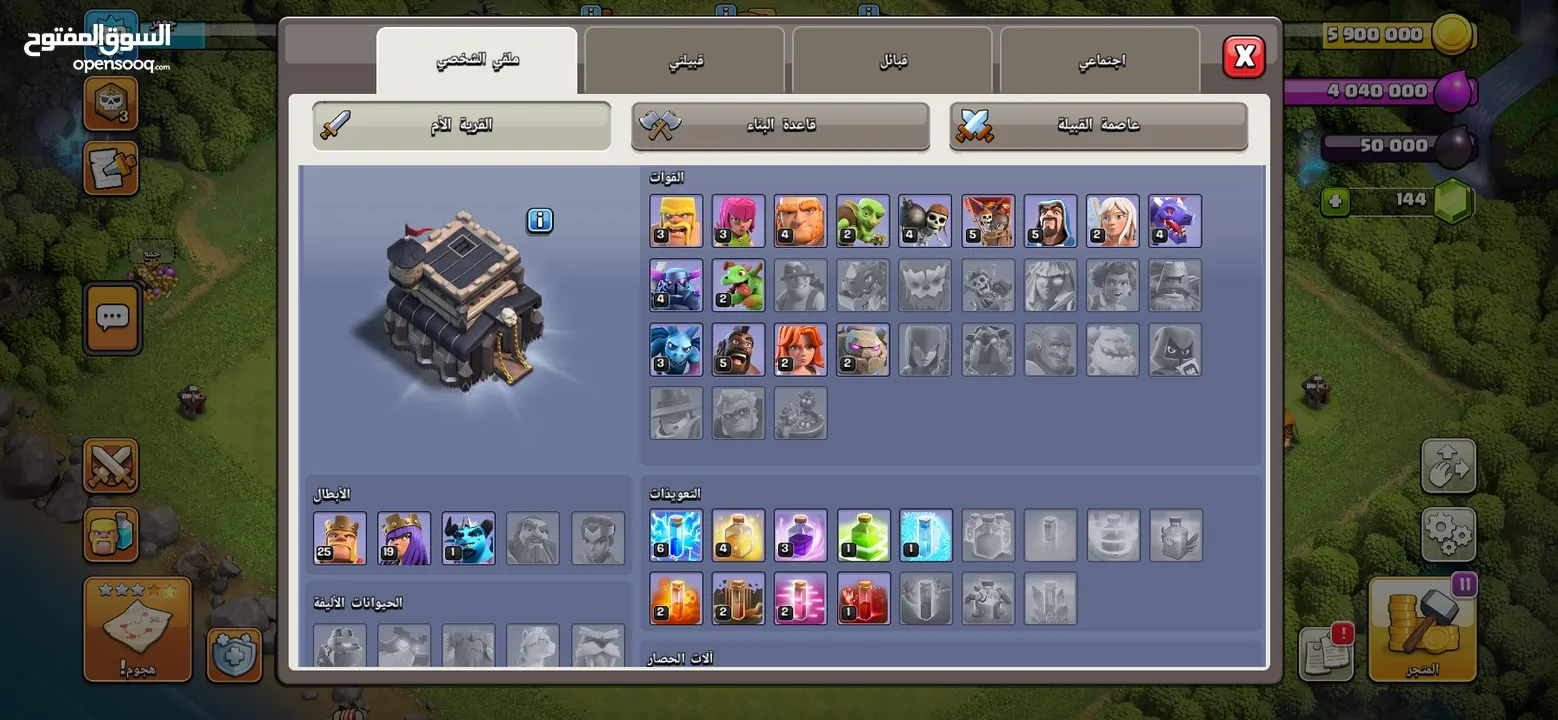Select the Wizard troop icon
This screenshot has width=1558, height=720.
(x=1050, y=220)
